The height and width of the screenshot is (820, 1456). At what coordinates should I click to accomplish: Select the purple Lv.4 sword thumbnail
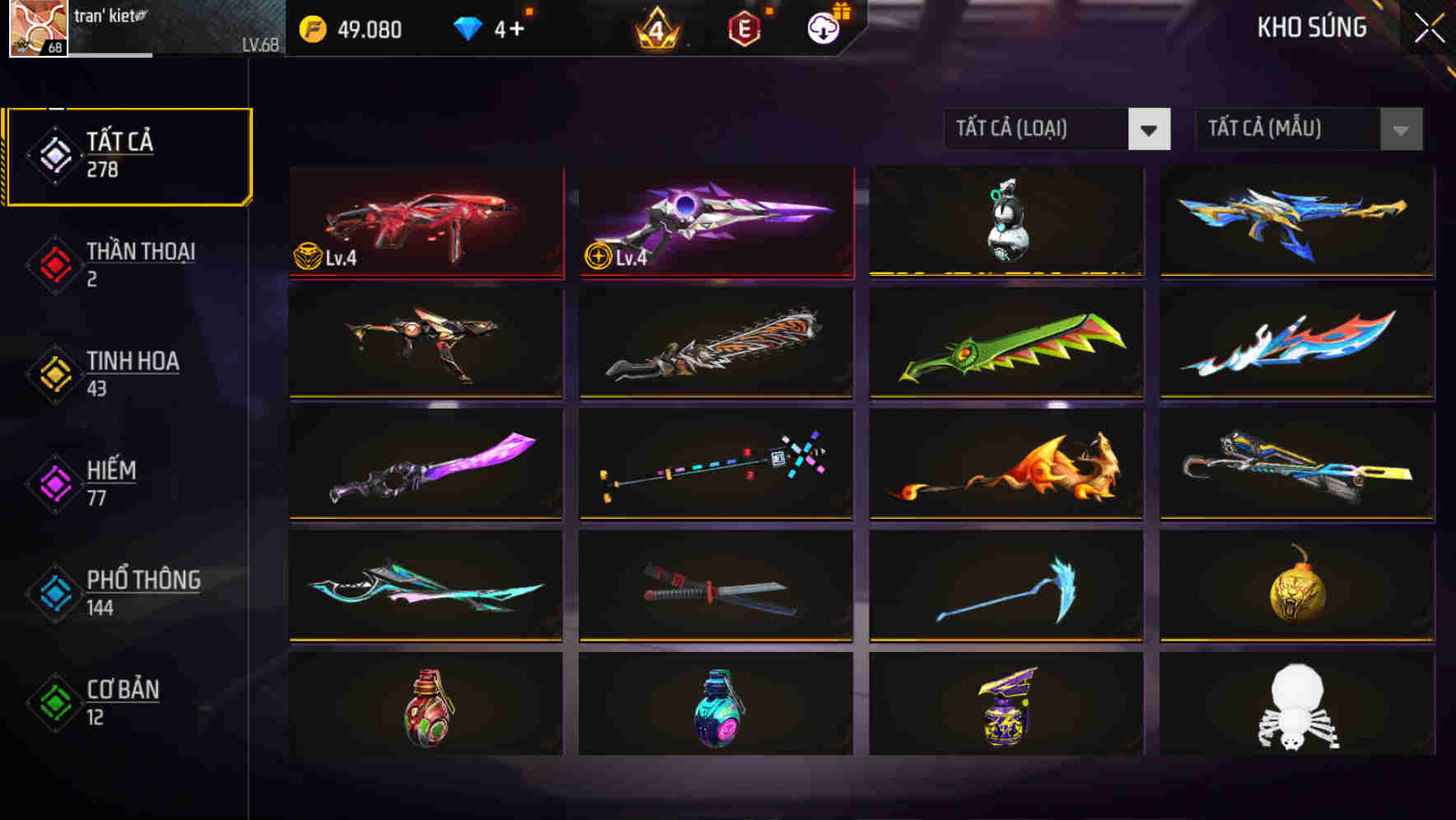coord(715,221)
